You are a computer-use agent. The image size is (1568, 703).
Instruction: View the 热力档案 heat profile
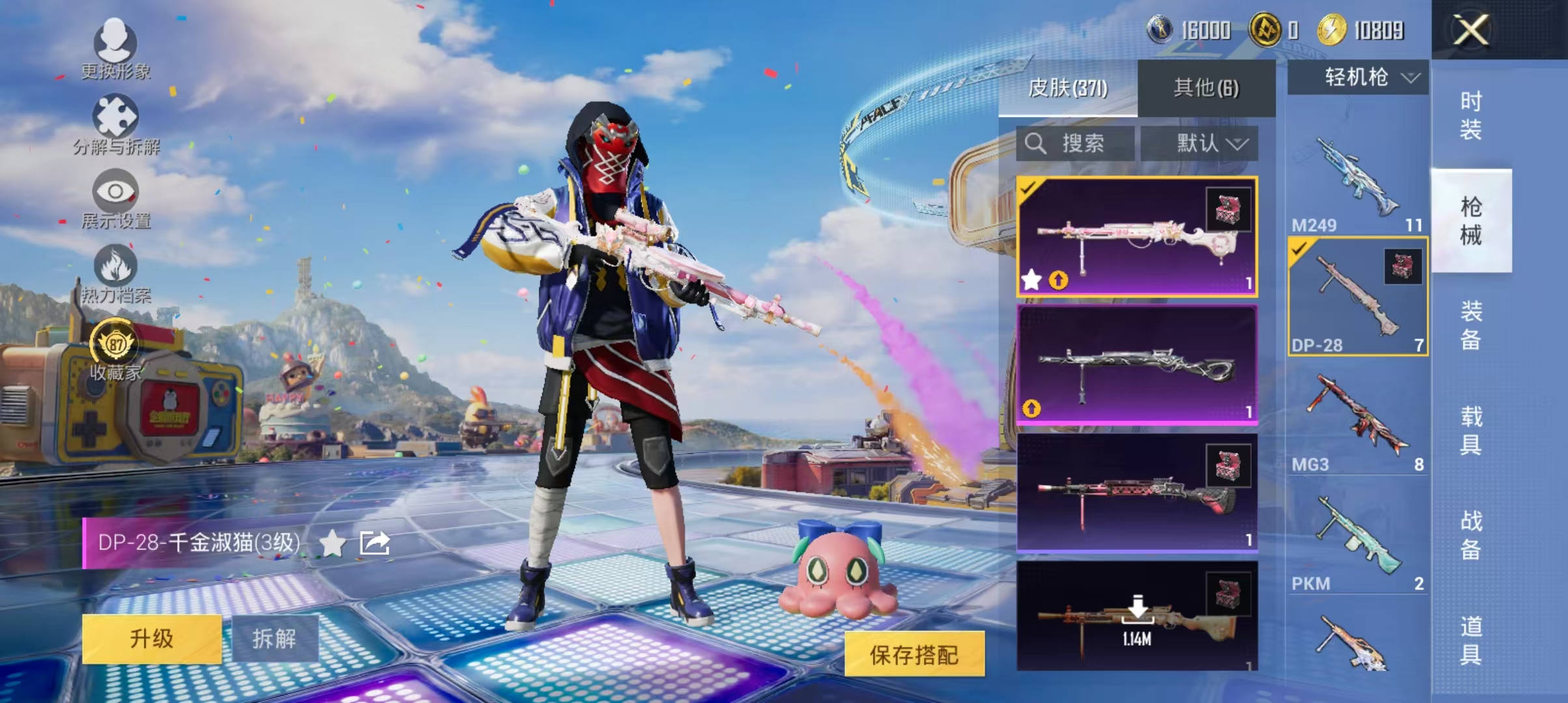pos(116,273)
